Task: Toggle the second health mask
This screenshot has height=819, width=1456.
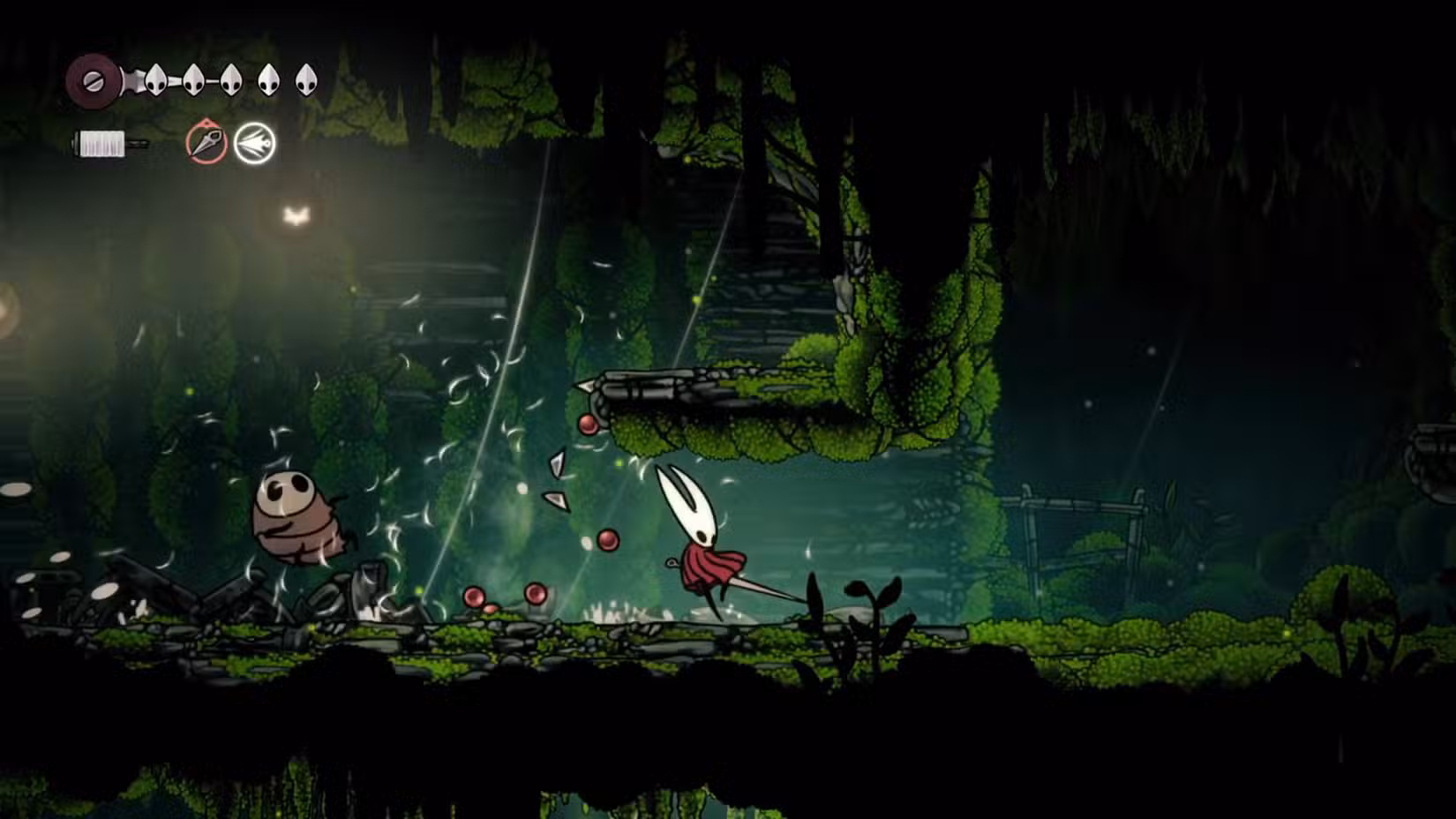Action: 194,80
